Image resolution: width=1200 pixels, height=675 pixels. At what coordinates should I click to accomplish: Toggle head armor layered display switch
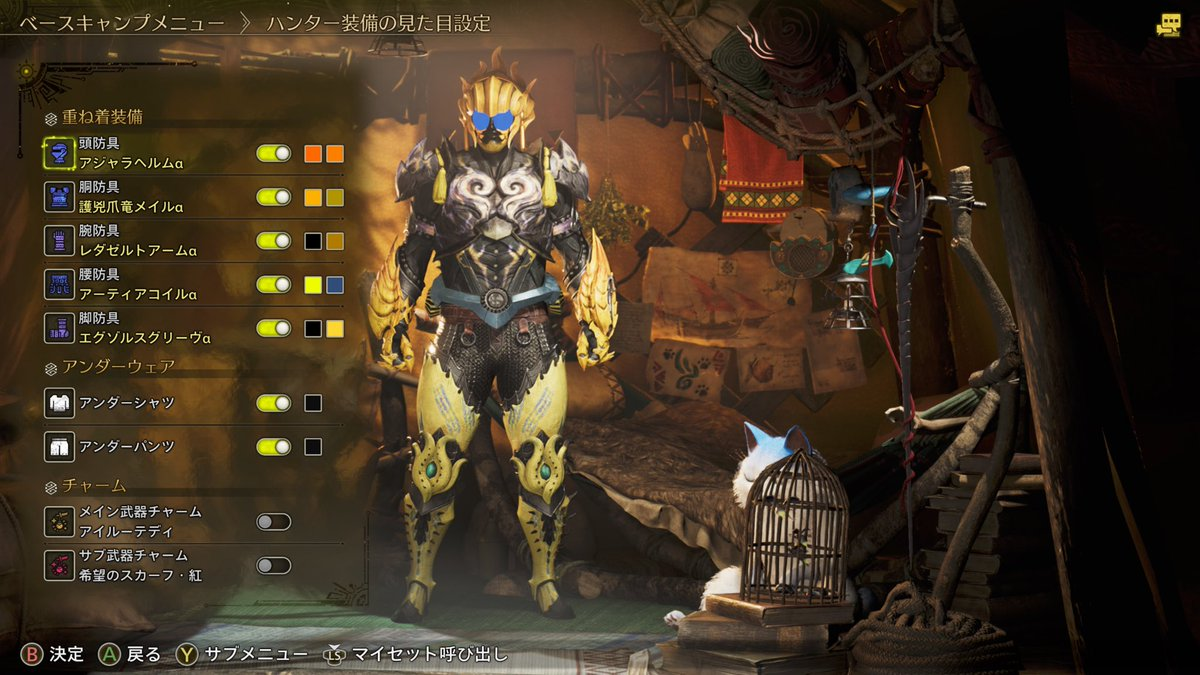point(273,154)
